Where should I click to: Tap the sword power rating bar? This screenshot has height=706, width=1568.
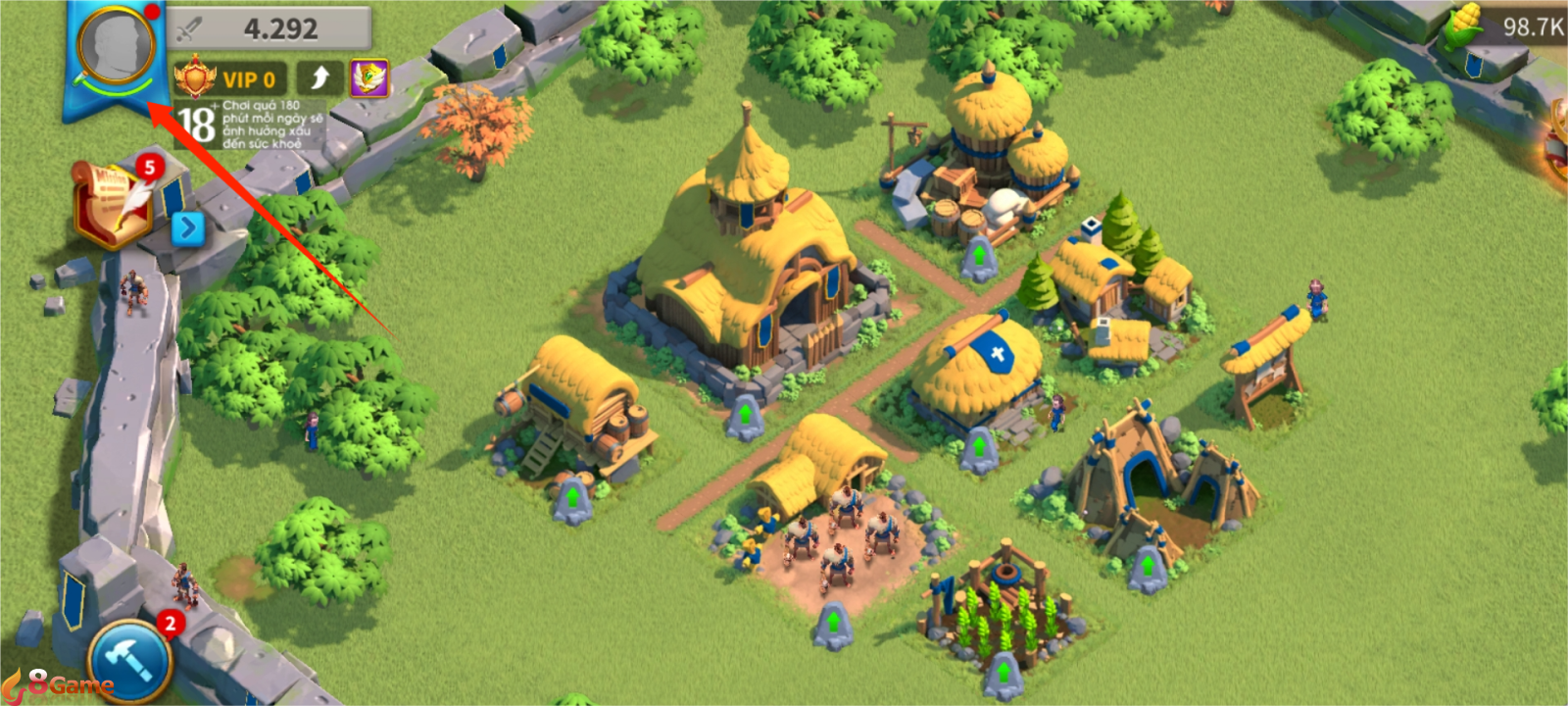click(269, 28)
